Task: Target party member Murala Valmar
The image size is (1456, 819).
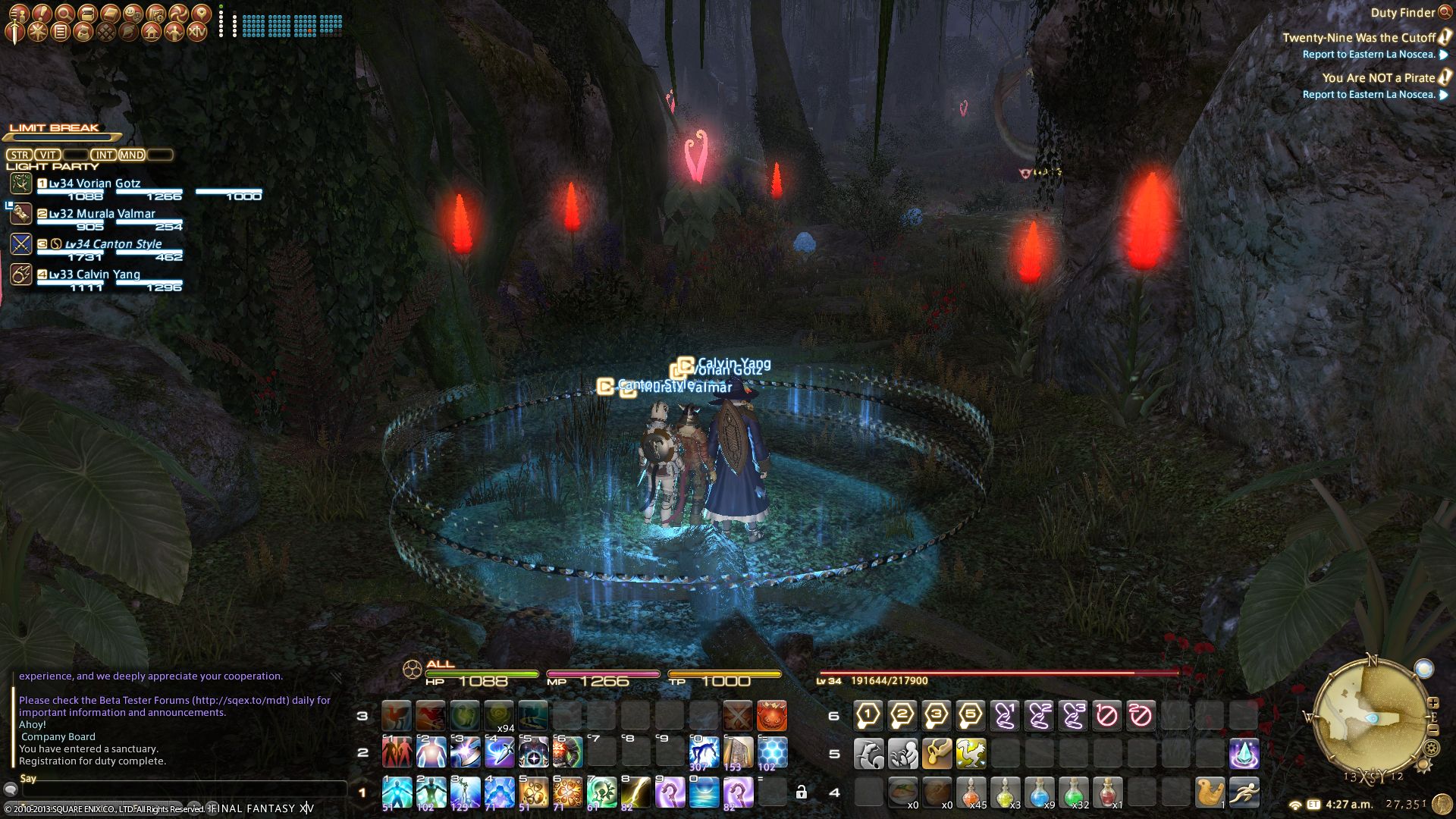Action: pyautogui.click(x=102, y=214)
